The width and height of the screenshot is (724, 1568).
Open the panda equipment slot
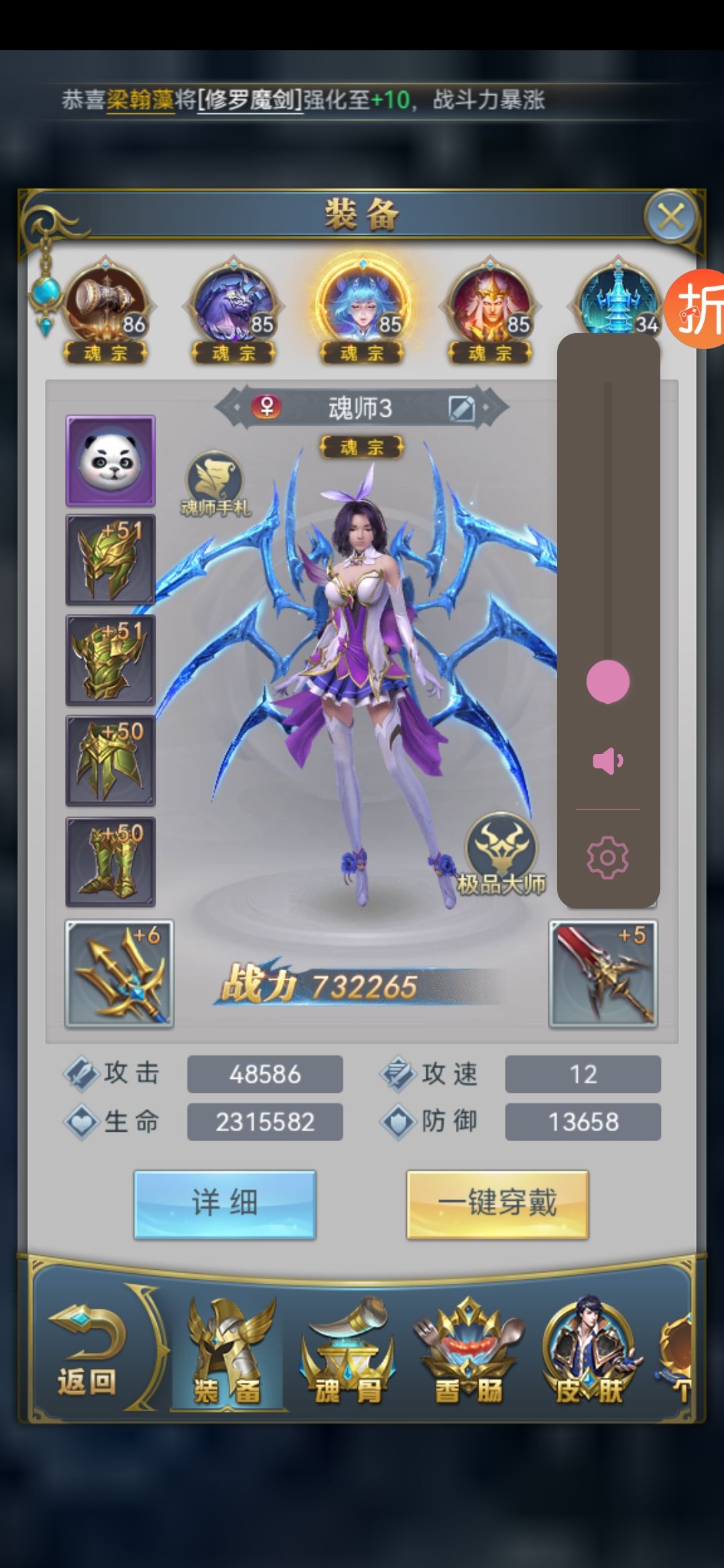[x=111, y=460]
